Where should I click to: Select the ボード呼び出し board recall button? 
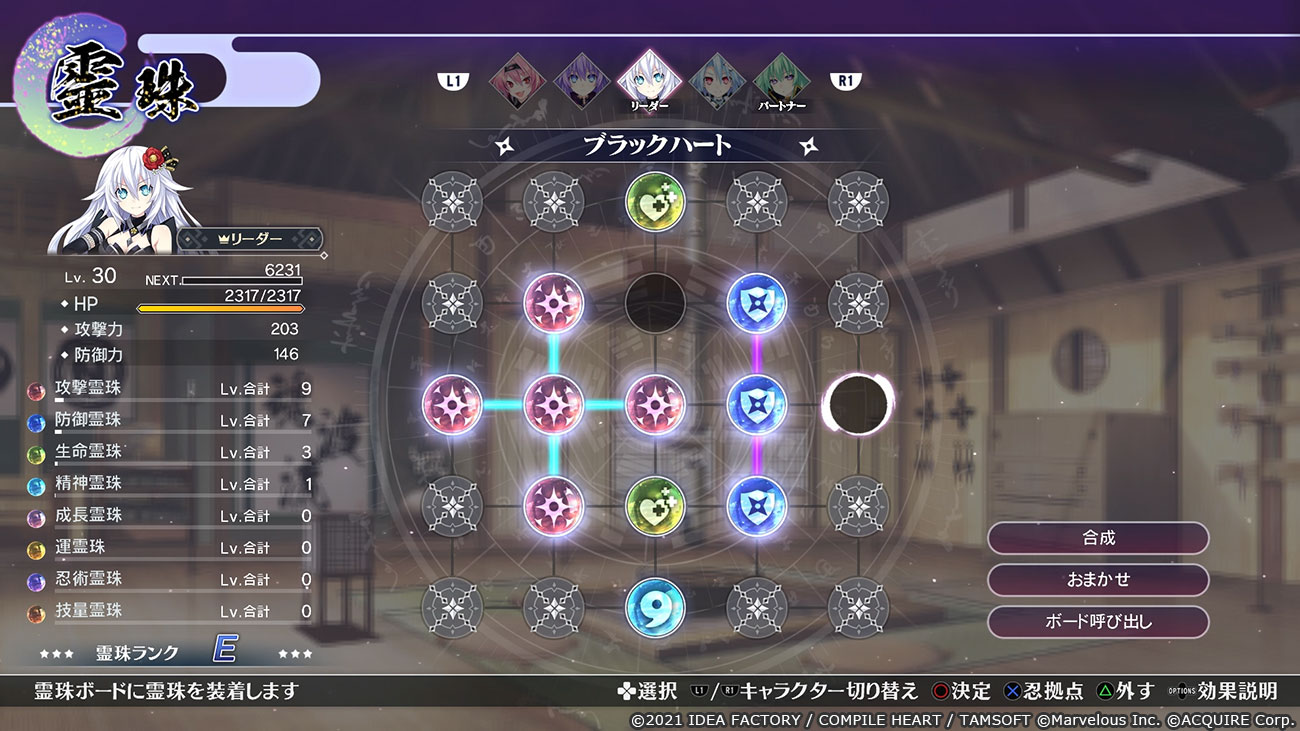pyautogui.click(x=1098, y=622)
